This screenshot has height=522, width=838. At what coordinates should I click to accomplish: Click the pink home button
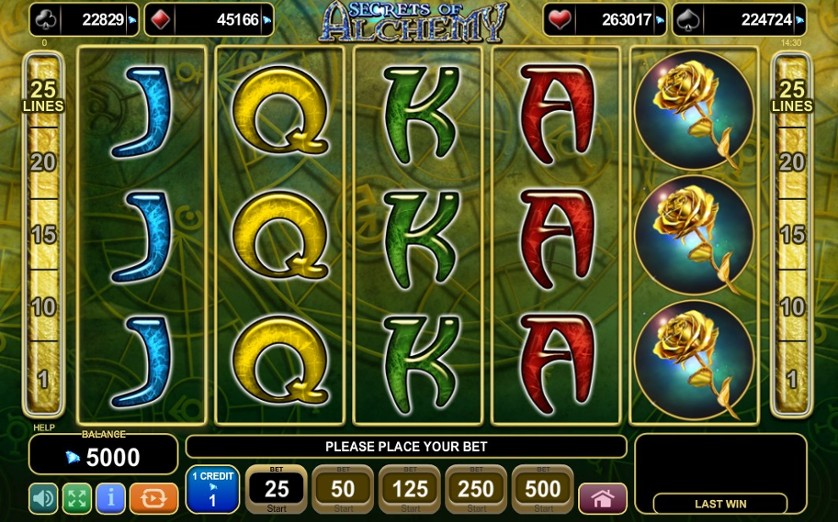pos(602,498)
